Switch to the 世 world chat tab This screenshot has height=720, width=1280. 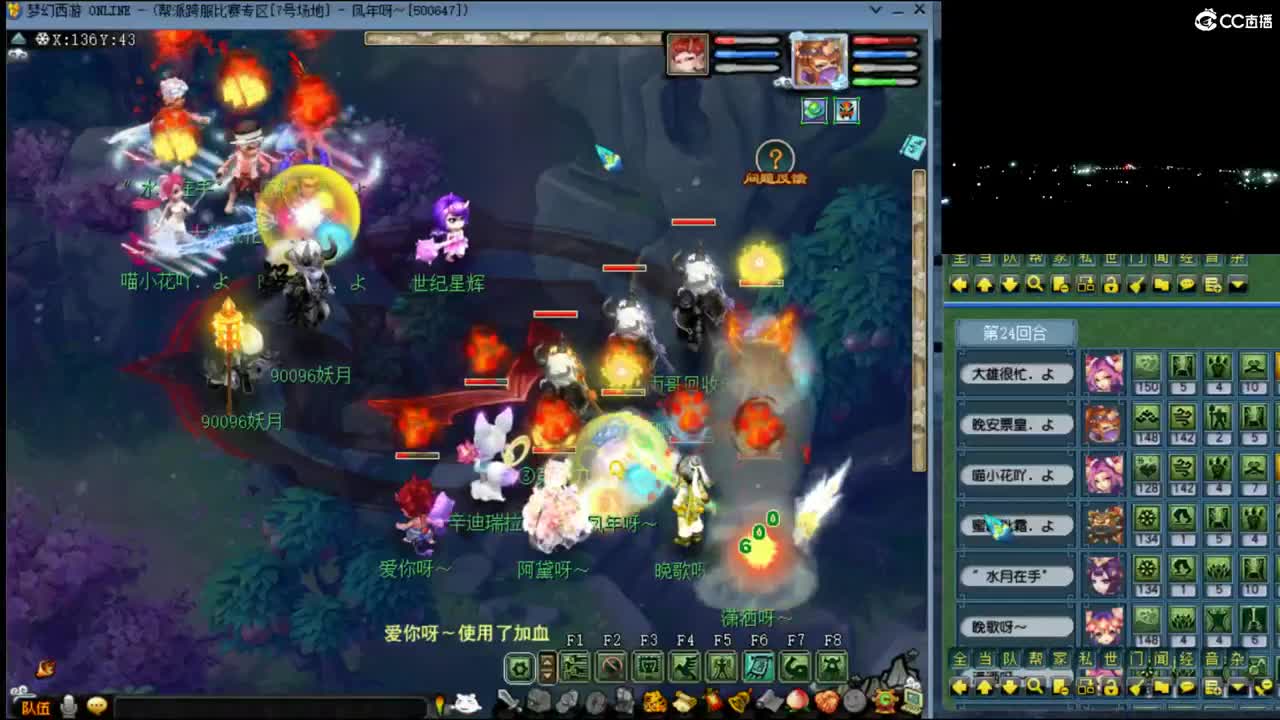tap(1110, 656)
